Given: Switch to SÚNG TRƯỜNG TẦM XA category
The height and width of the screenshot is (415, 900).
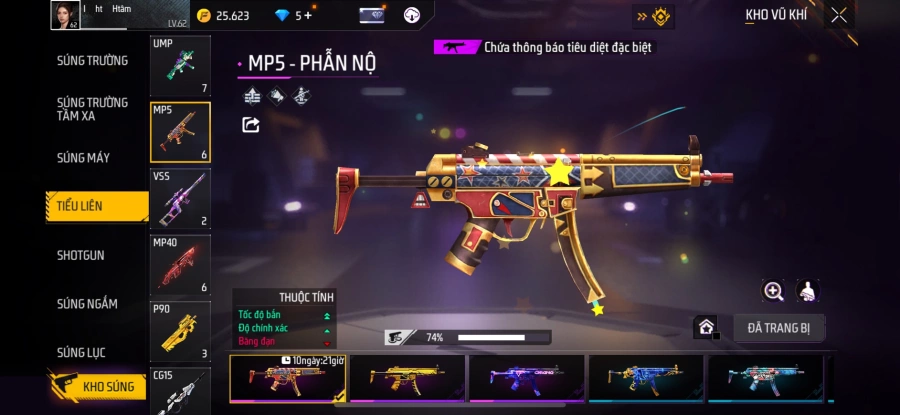Looking at the screenshot, I should [x=92, y=109].
